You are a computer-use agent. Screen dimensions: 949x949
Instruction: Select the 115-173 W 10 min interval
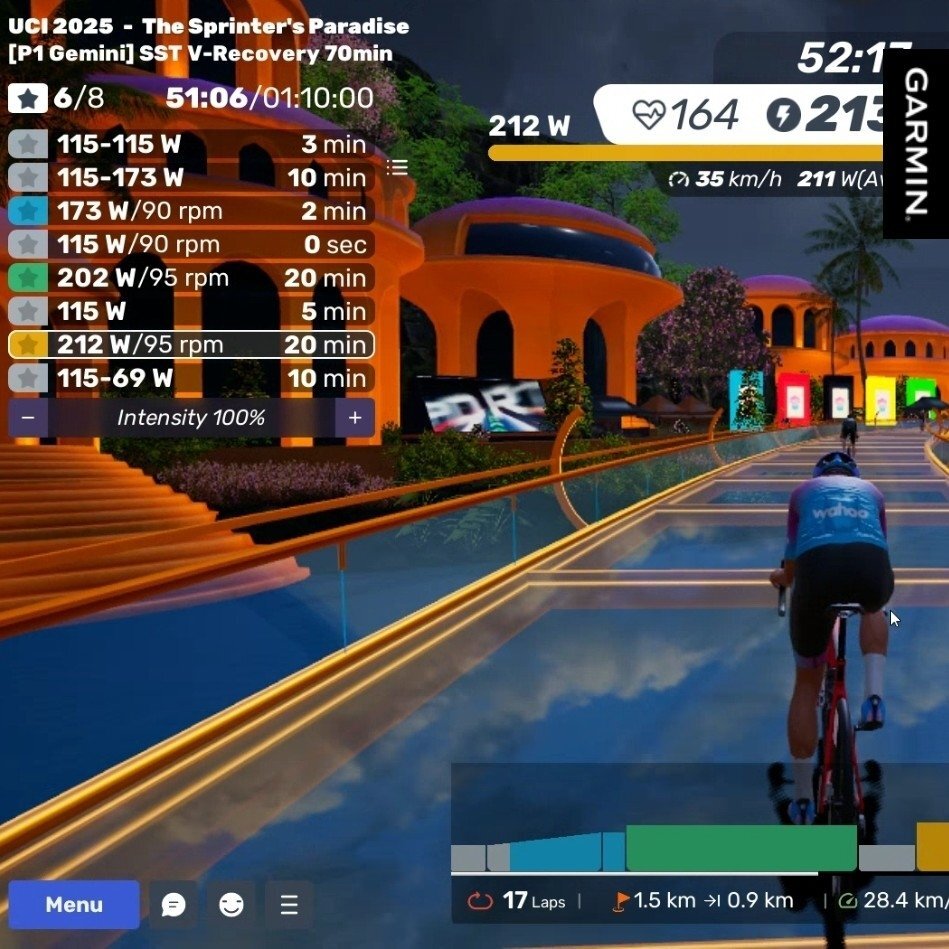click(x=191, y=178)
